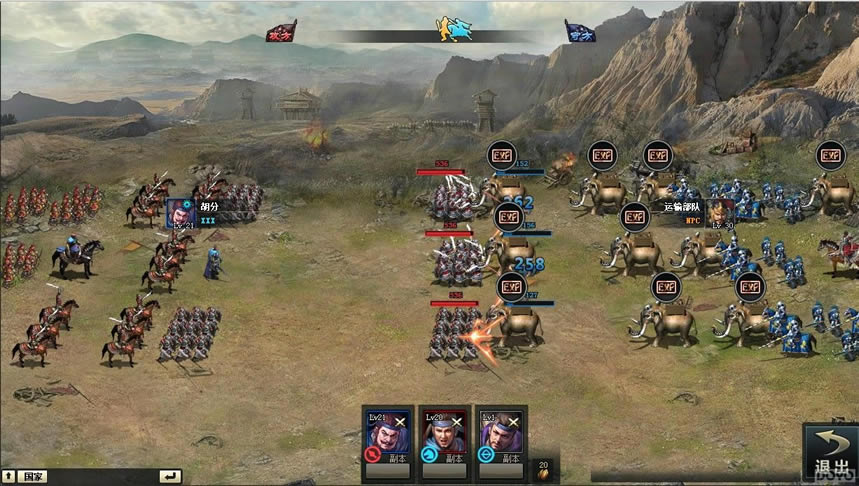Click the 退出 exit button
859x486 pixels.
[x=830, y=451]
